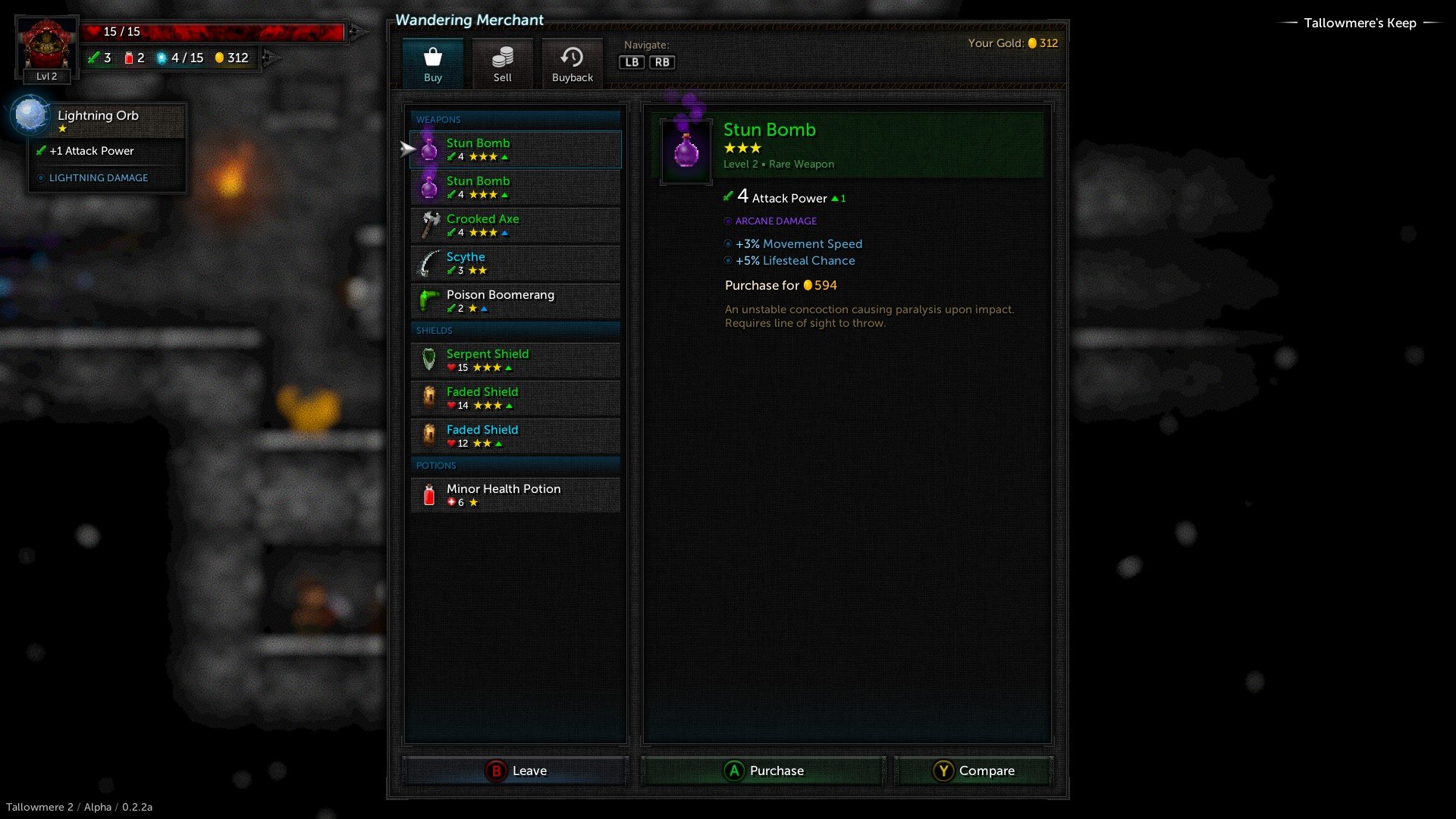The height and width of the screenshot is (819, 1456).
Task: Select the Scythe weapon entry
Action: 516,263
